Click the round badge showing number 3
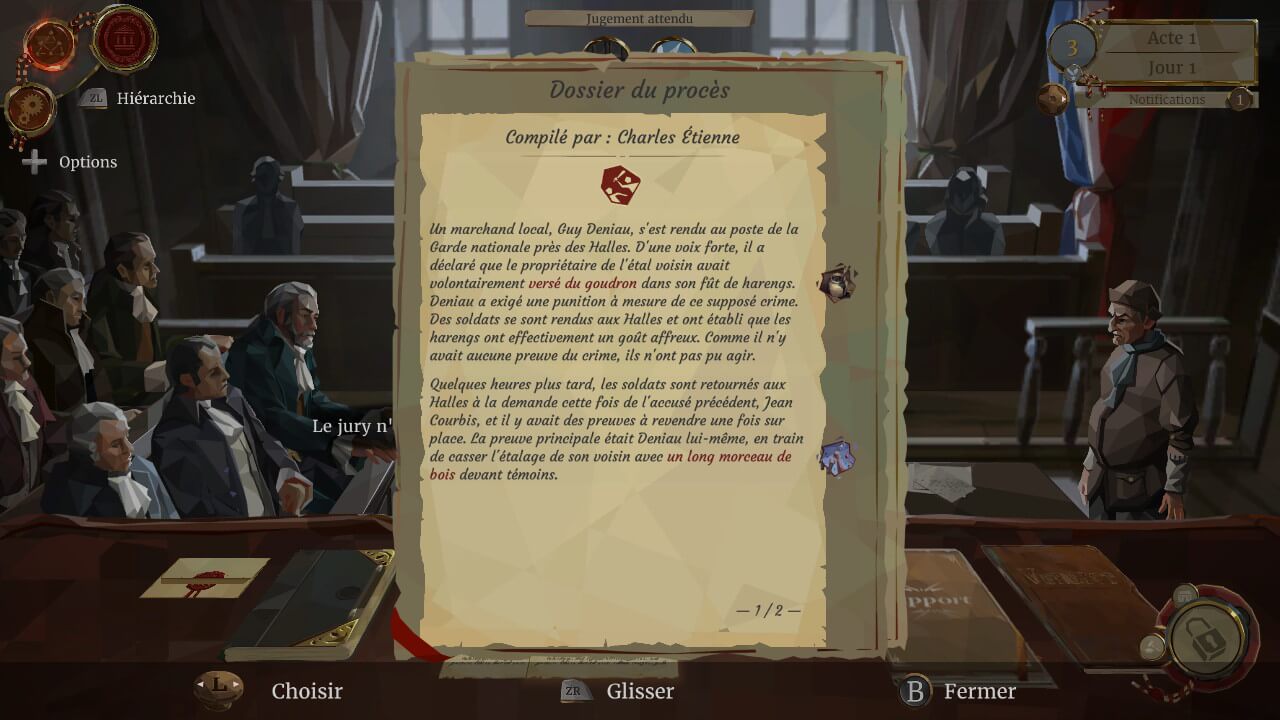 [x=1072, y=48]
